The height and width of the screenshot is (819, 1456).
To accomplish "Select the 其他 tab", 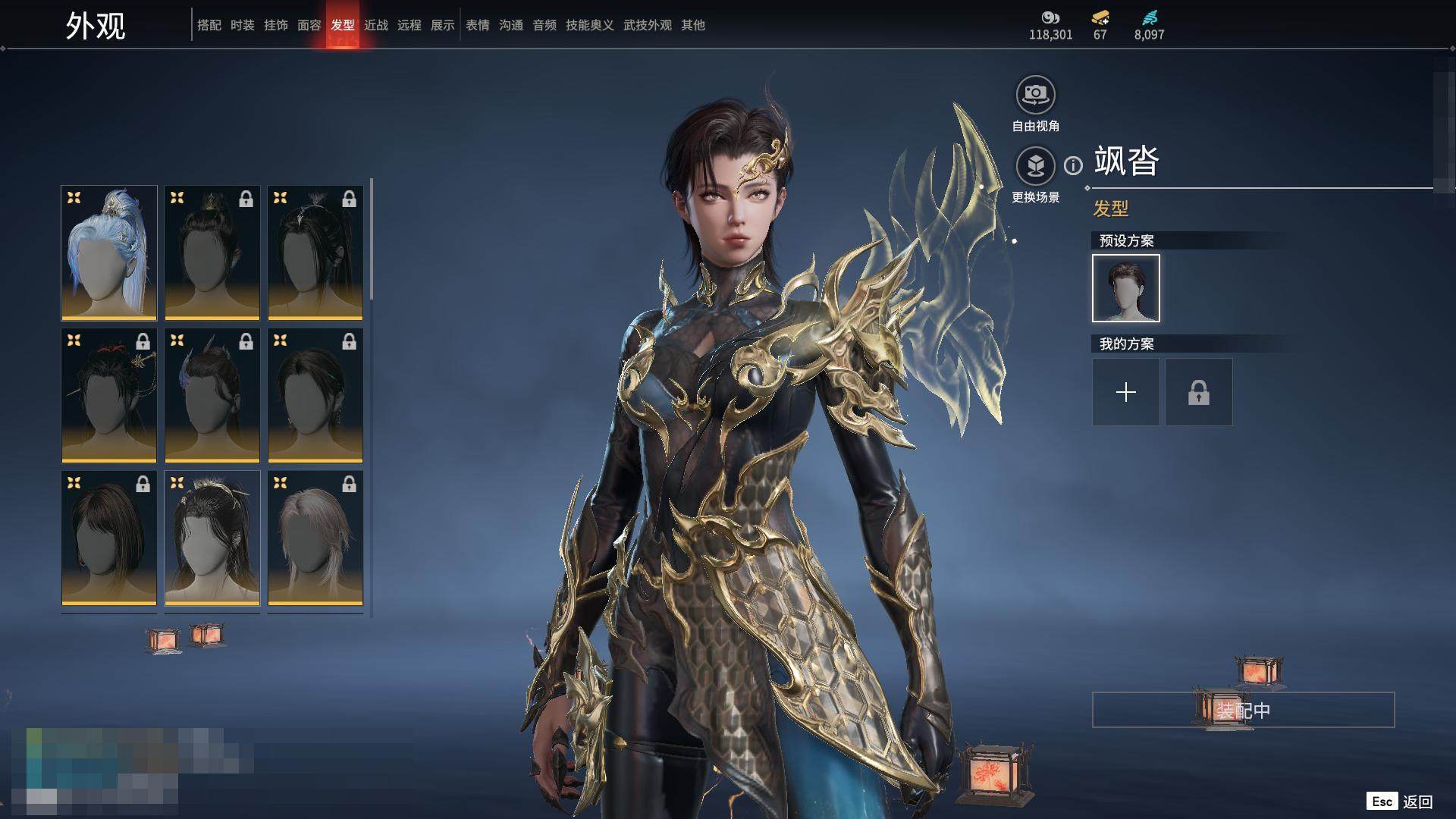I will point(692,25).
